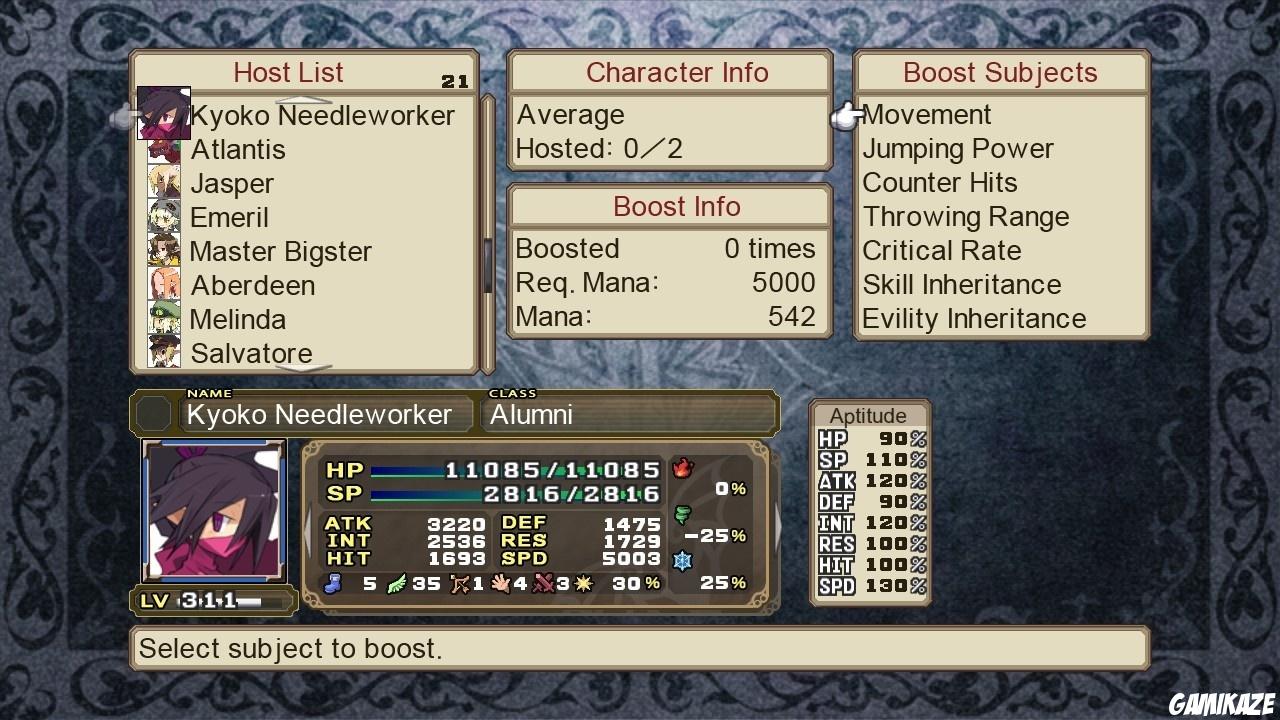Select Jasper in the Host List
Viewport: 1280px width, 720px height.
point(232,183)
